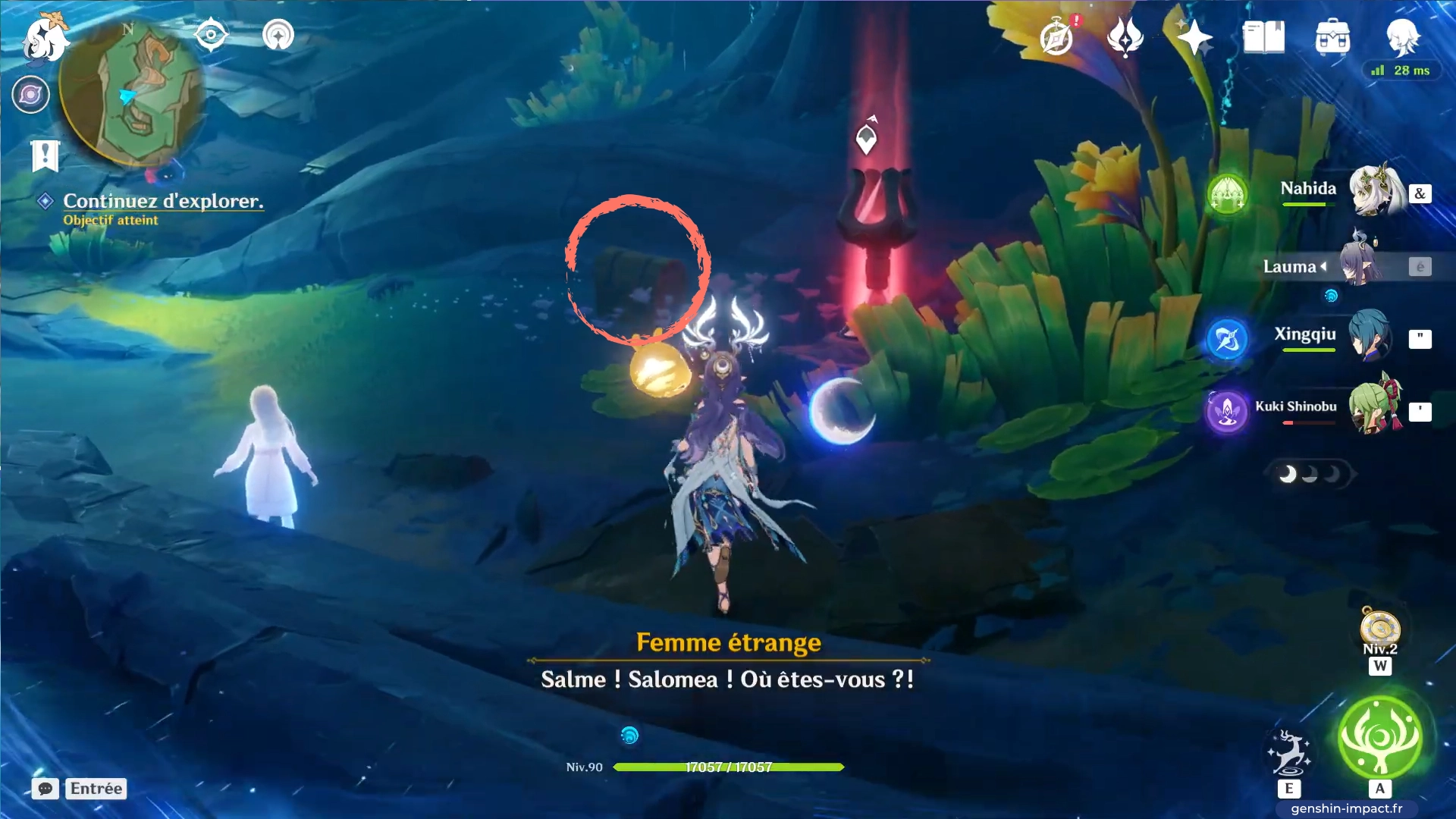Use the Niv.2 gadget item
Screen dimensions: 1456x819
[1379, 629]
